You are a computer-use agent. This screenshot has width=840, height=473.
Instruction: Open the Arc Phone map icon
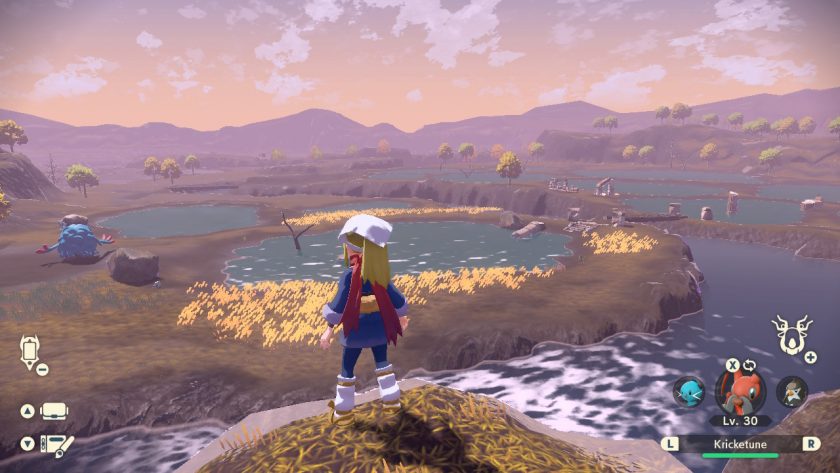[x=28, y=351]
